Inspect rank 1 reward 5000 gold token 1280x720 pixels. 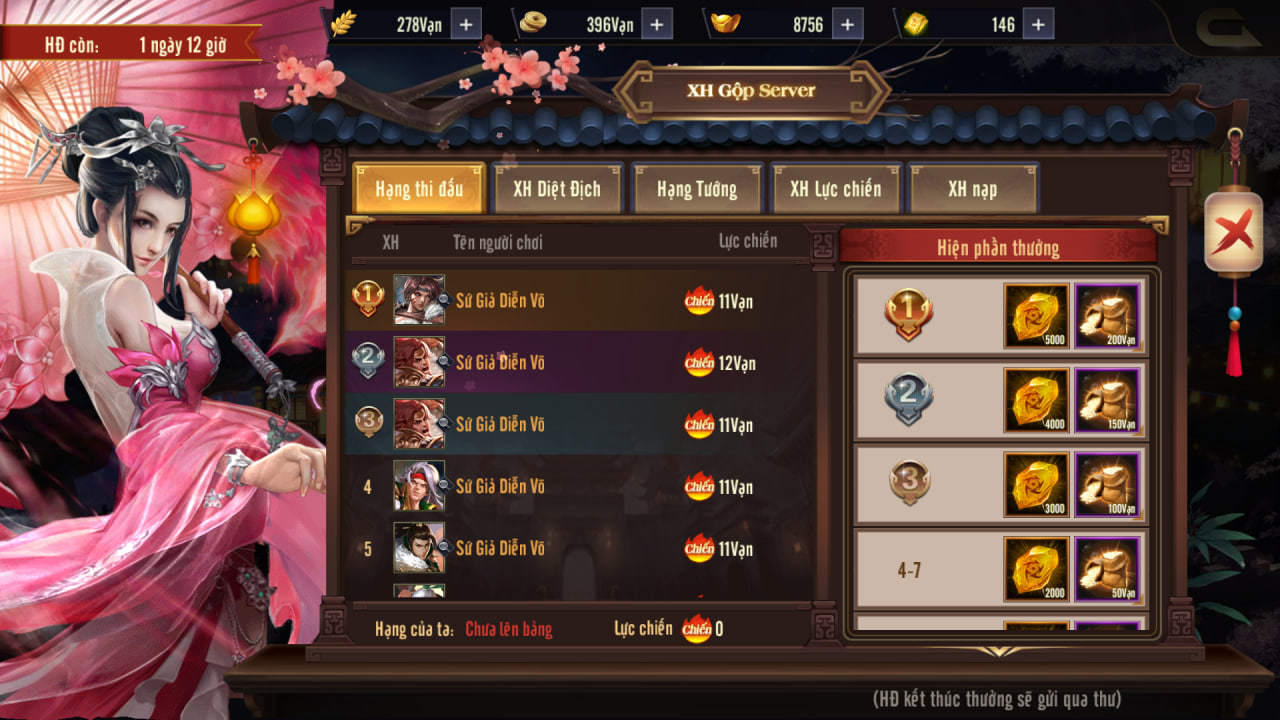1036,316
